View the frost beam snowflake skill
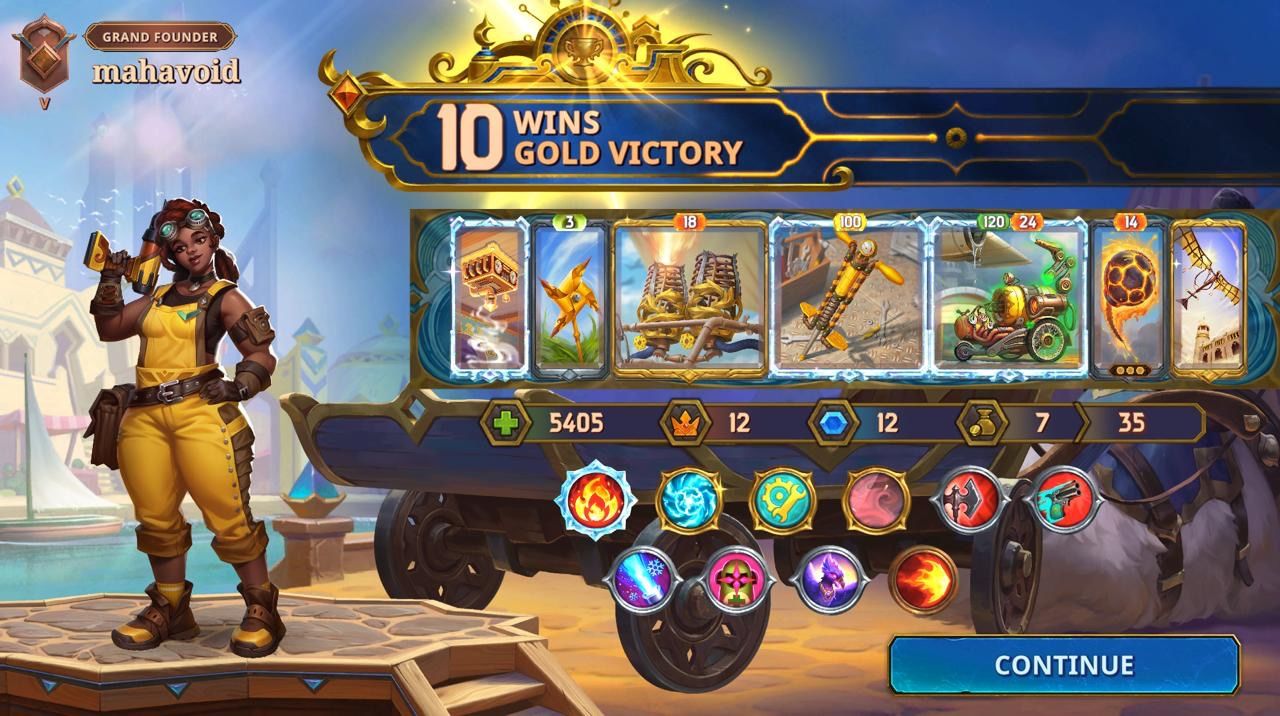 tap(642, 580)
